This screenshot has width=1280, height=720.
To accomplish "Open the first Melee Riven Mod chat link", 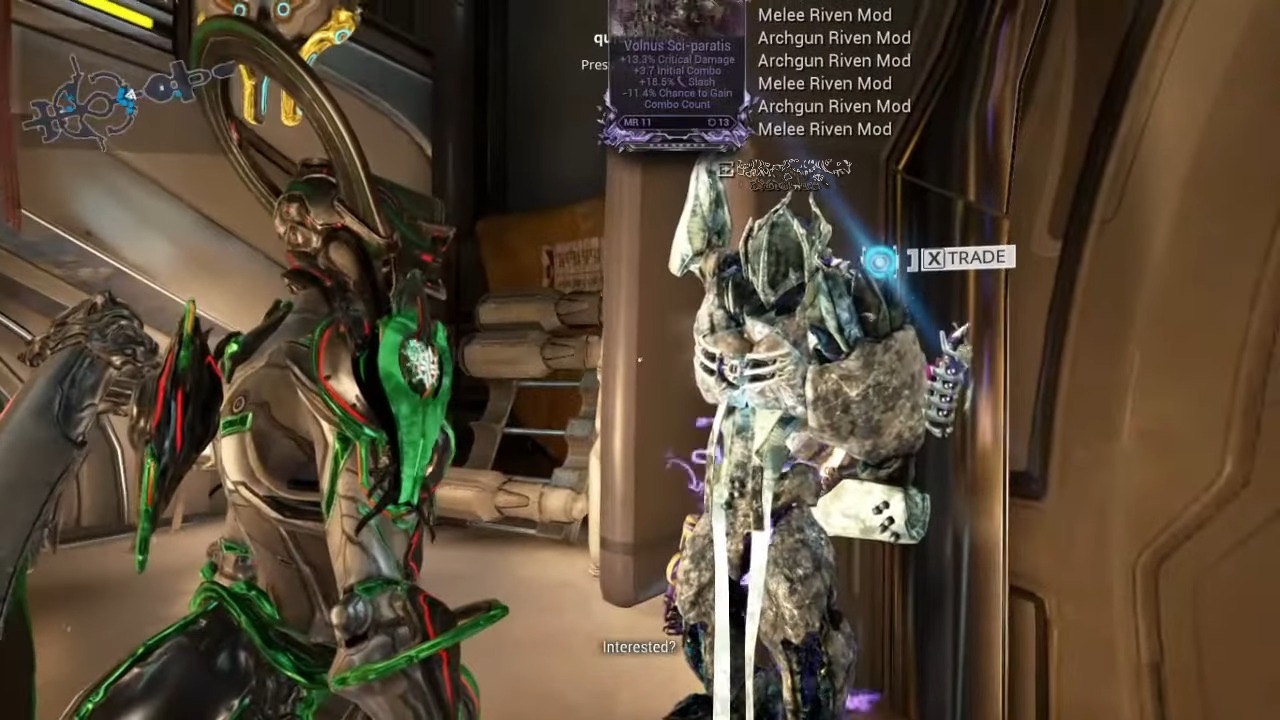I will pyautogui.click(x=824, y=14).
